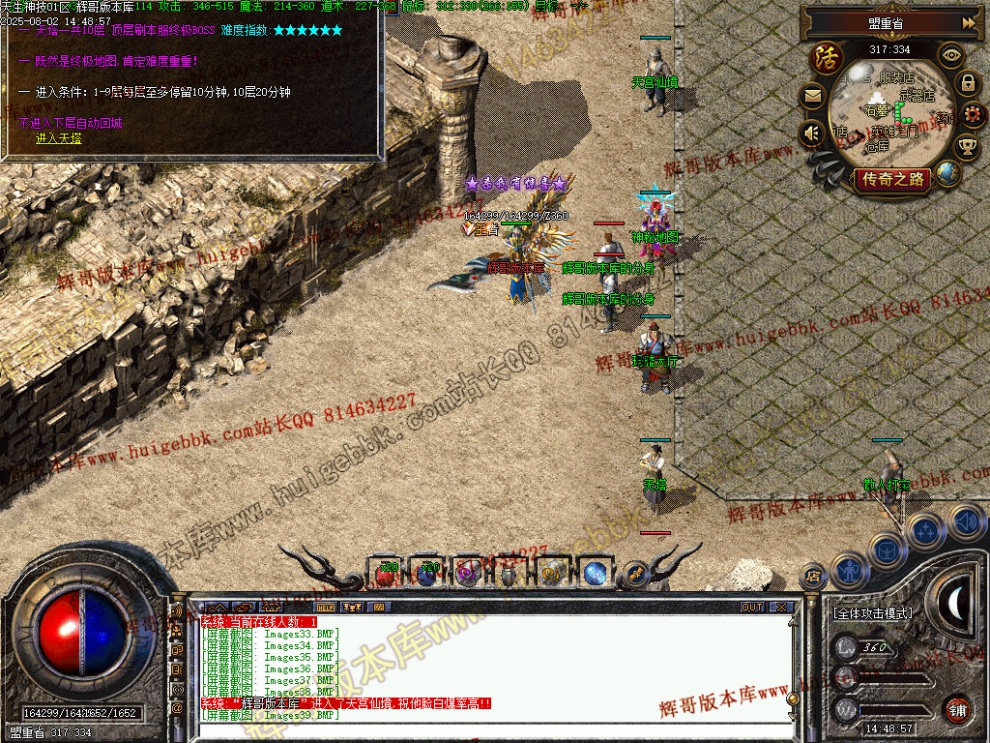990x743 pixels.
Task: Open the globe world map icon
Action: [947, 174]
